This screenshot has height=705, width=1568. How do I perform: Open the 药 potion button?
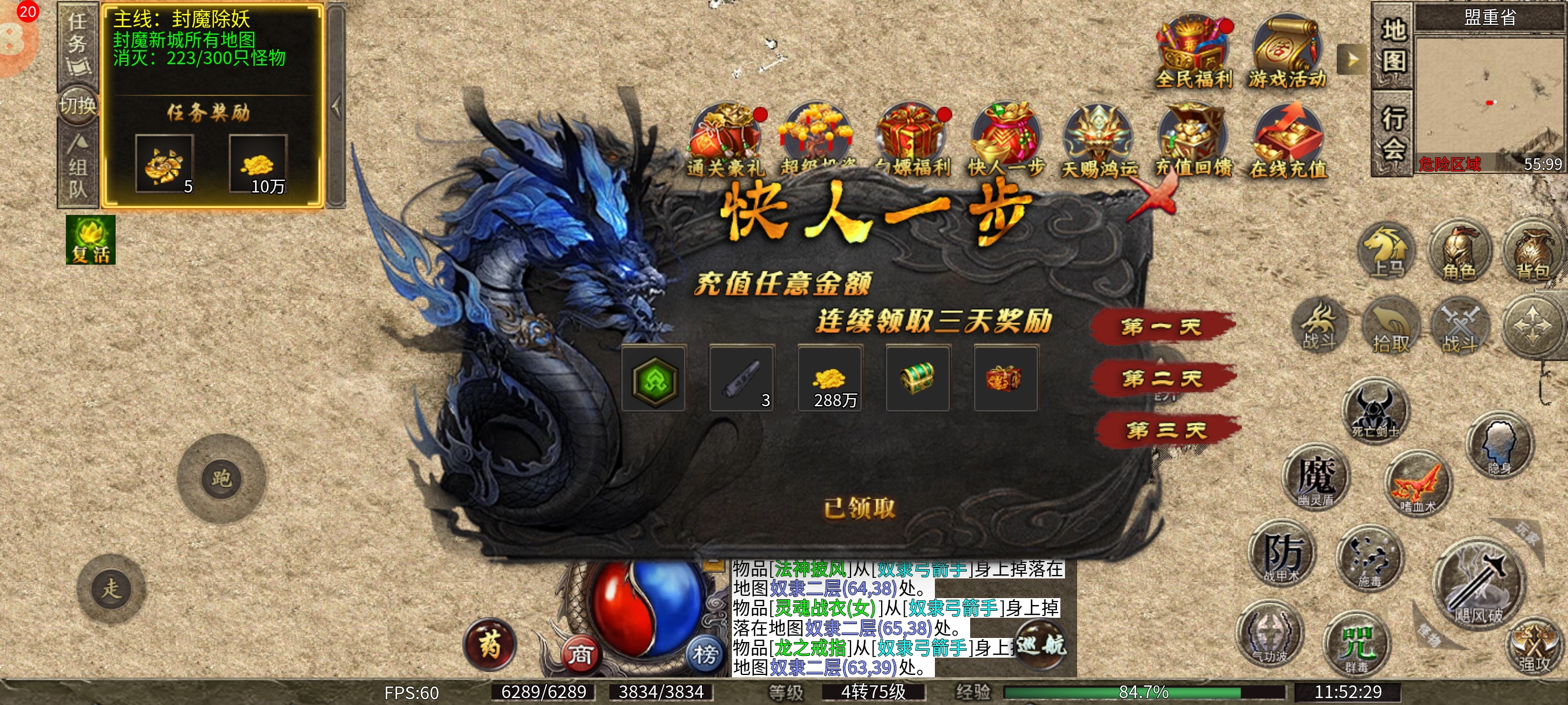(490, 645)
